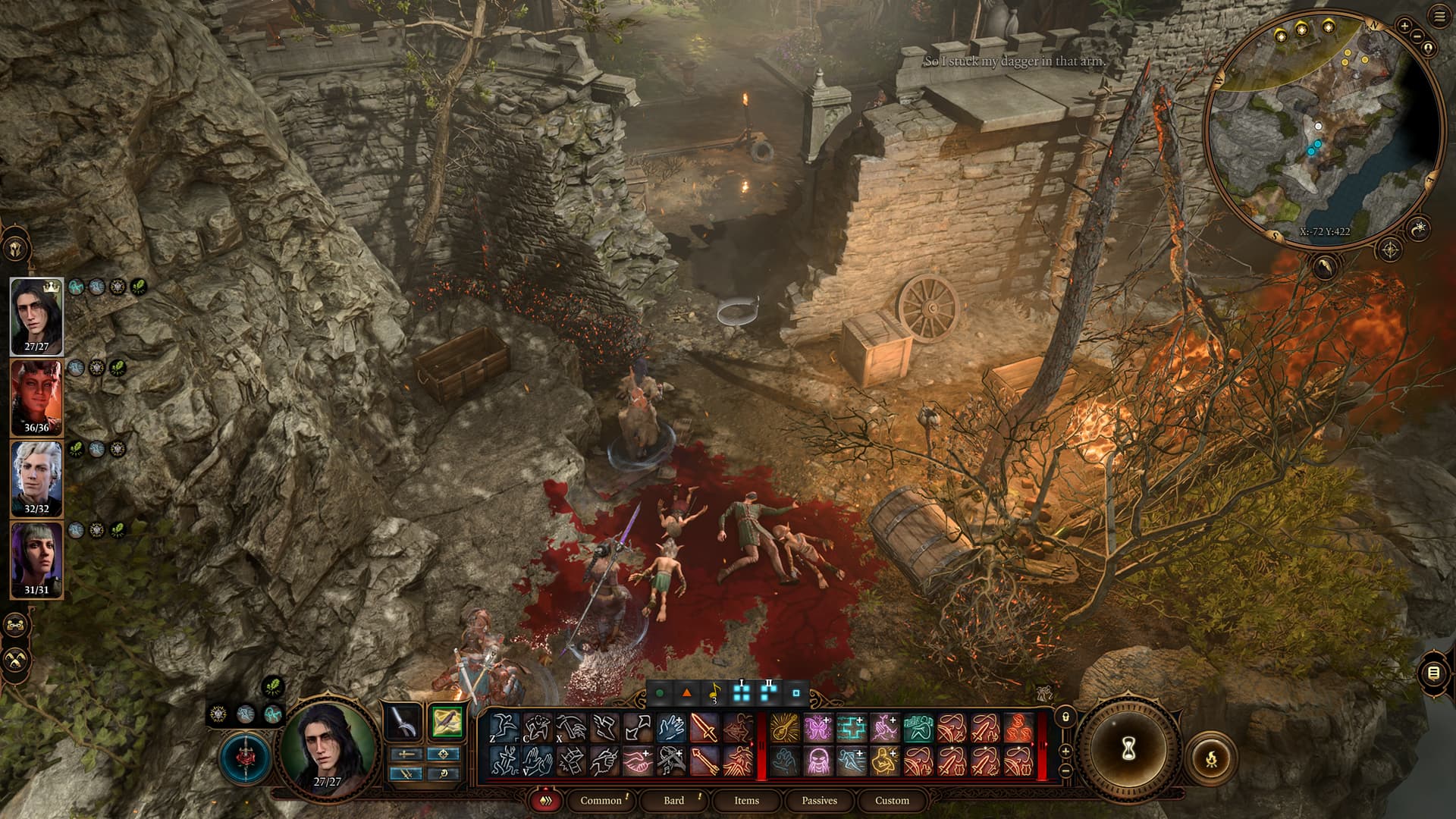Switch to the Common hotbar tab
The height and width of the screenshot is (819, 1456).
click(x=601, y=800)
